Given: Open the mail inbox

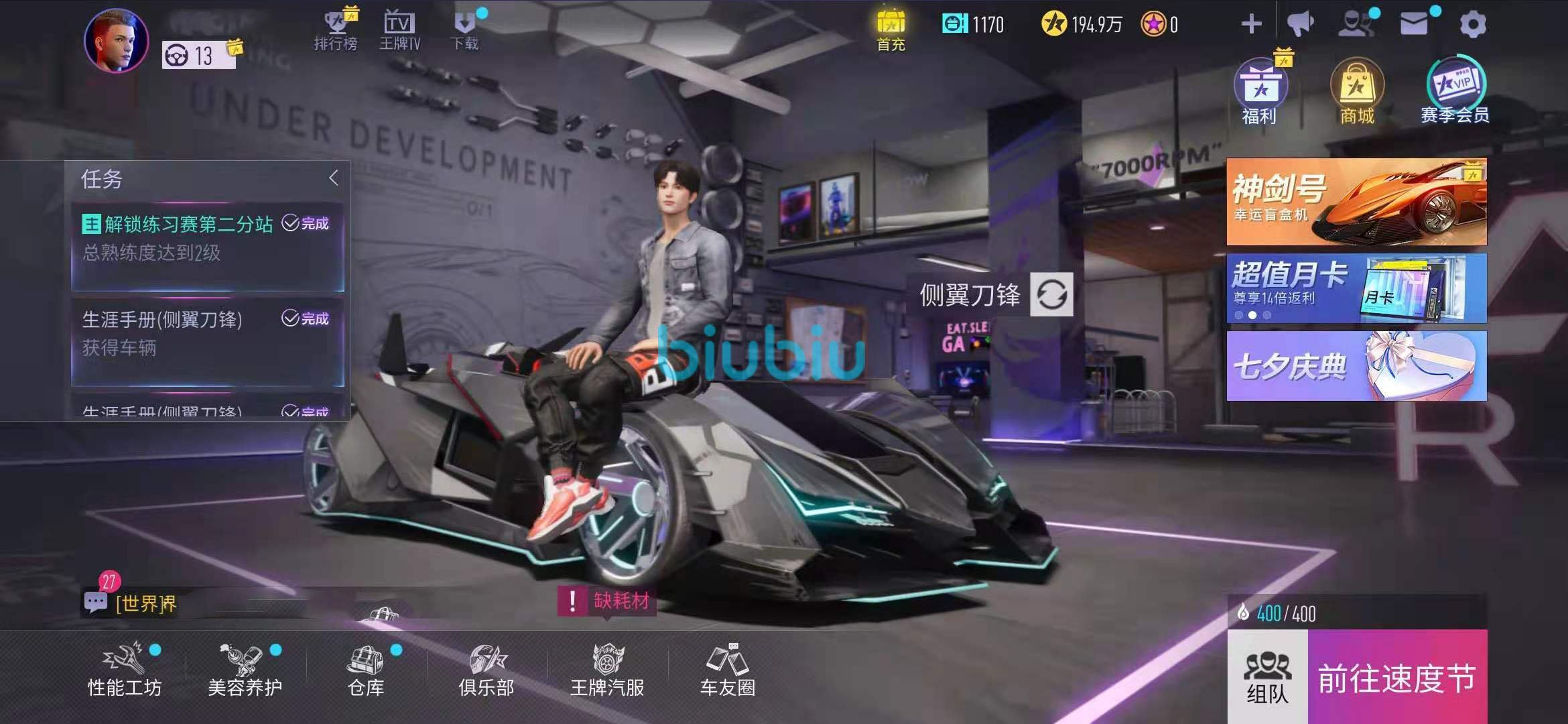Looking at the screenshot, I should [x=1414, y=24].
